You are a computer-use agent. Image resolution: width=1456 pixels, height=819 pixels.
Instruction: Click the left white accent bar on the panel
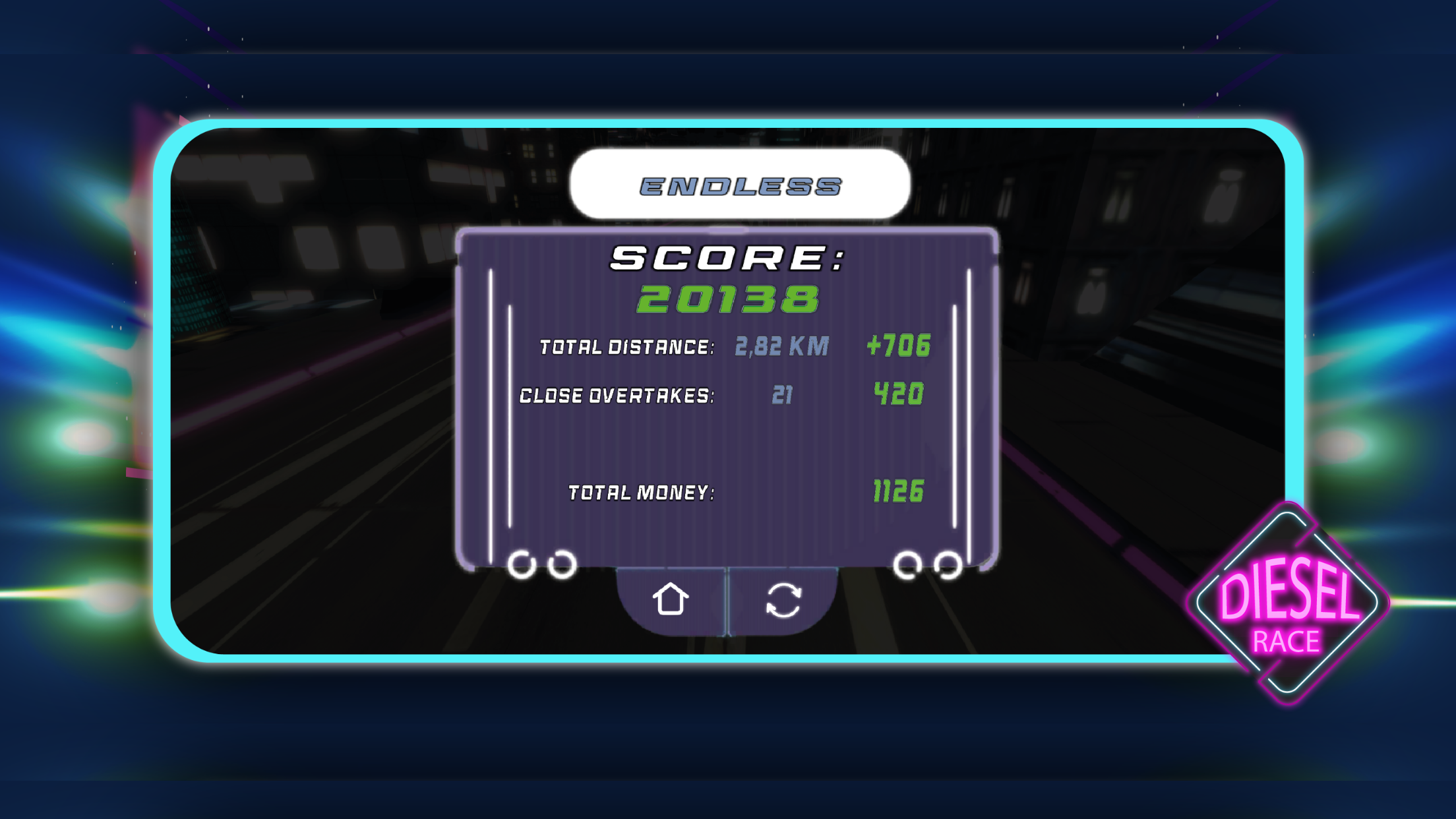point(491,396)
